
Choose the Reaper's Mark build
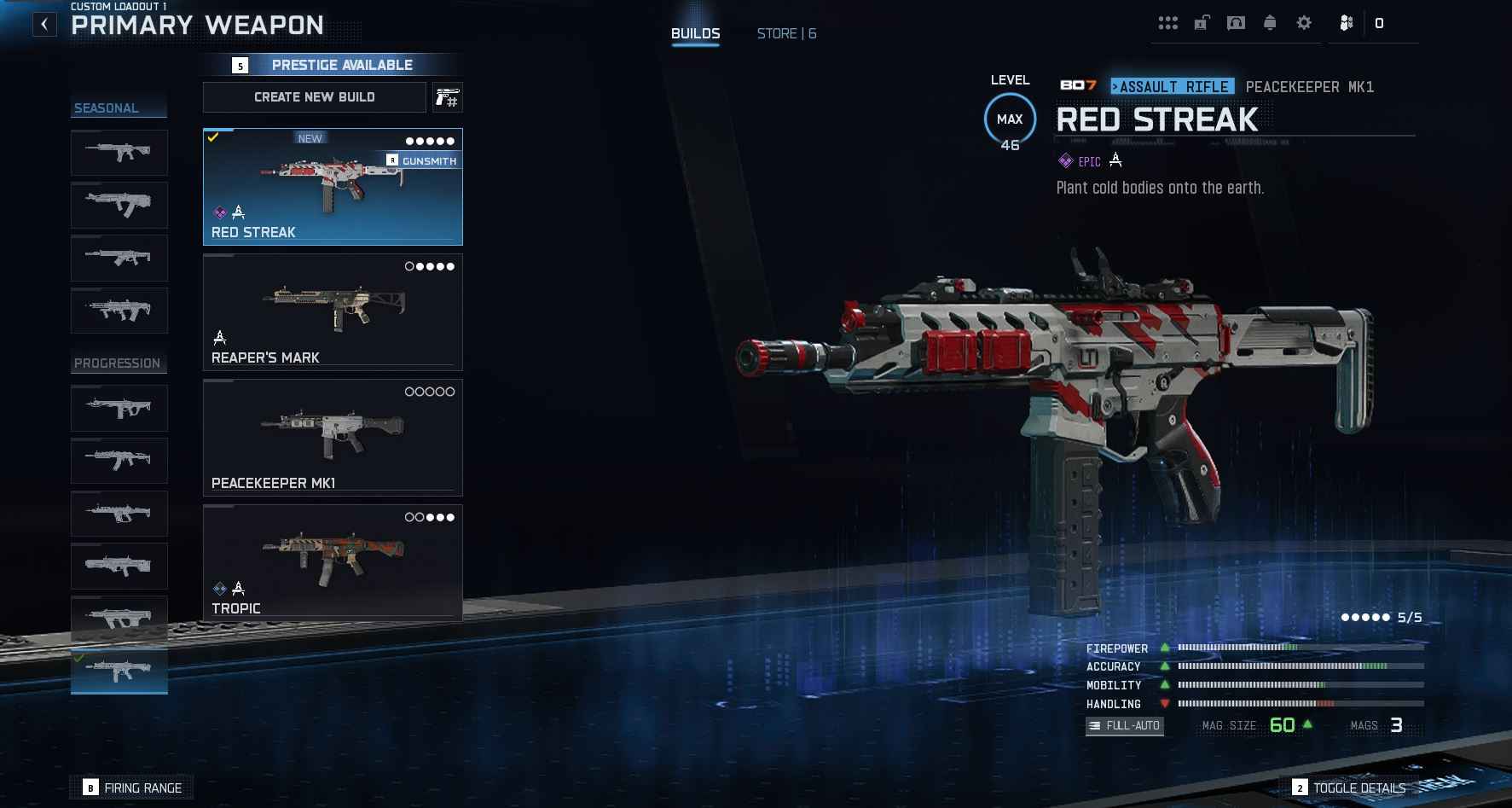(333, 312)
